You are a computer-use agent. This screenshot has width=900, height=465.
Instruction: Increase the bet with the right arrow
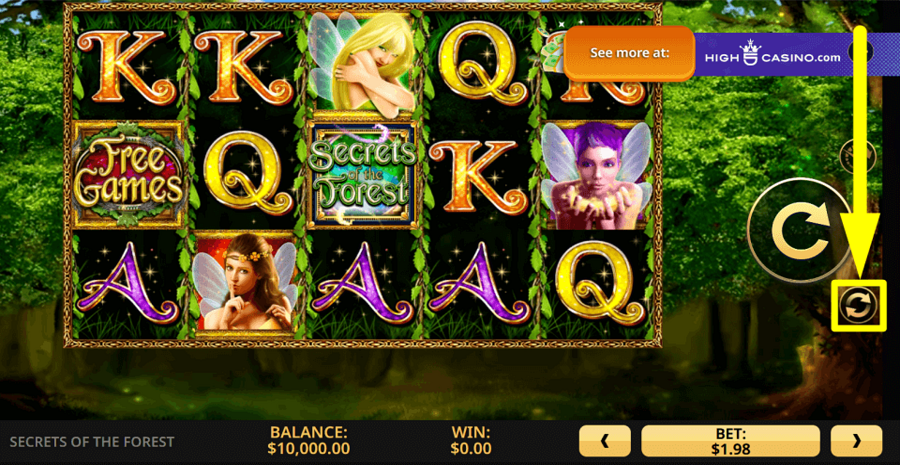pyautogui.click(x=856, y=440)
